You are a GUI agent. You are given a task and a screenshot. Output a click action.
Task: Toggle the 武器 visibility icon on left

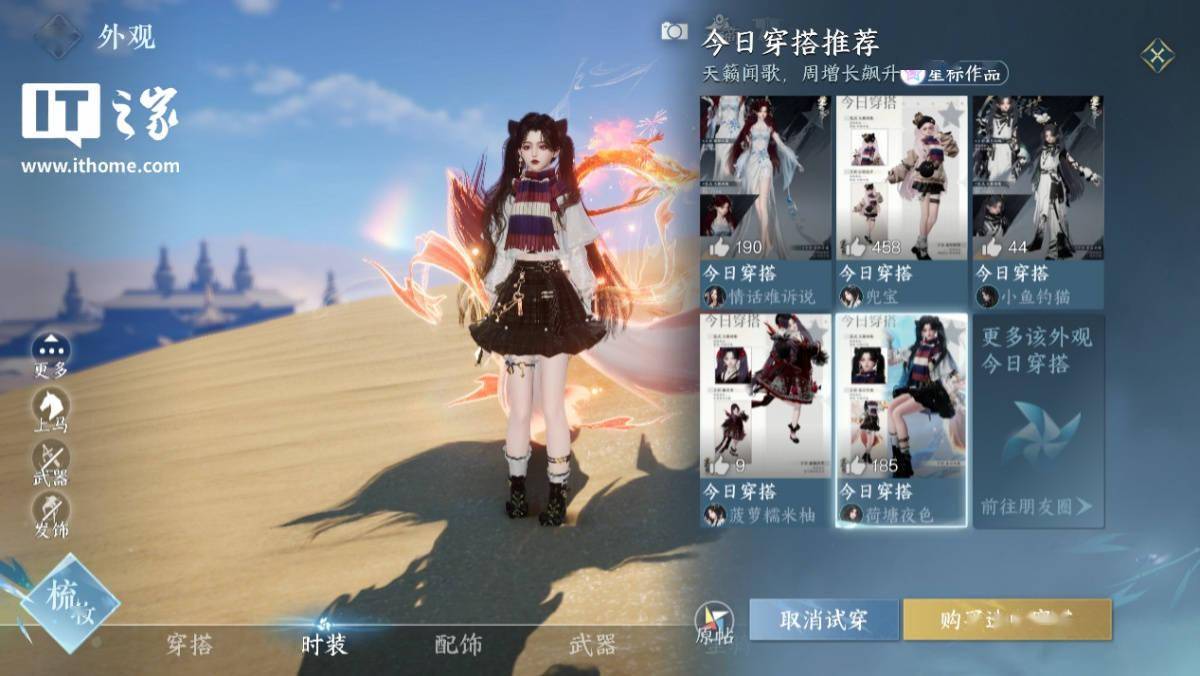[x=50, y=459]
